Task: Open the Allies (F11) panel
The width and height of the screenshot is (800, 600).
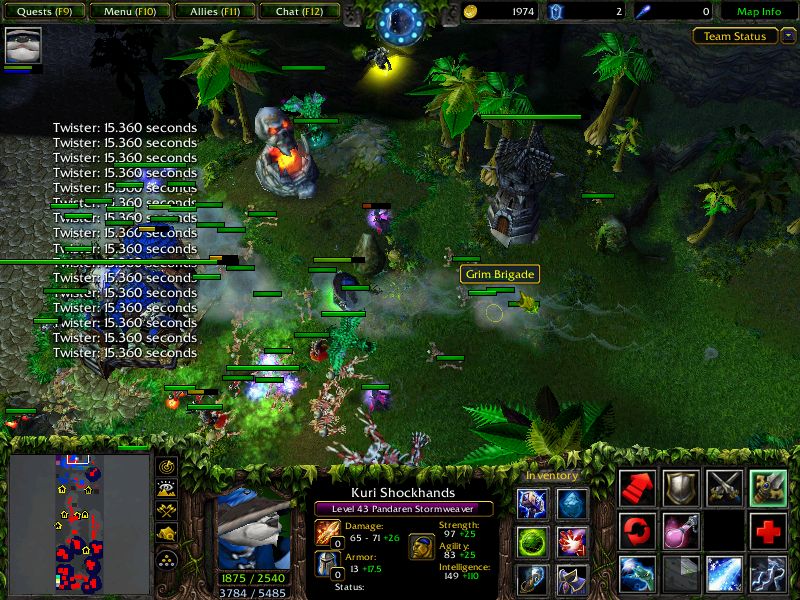Action: [x=214, y=12]
